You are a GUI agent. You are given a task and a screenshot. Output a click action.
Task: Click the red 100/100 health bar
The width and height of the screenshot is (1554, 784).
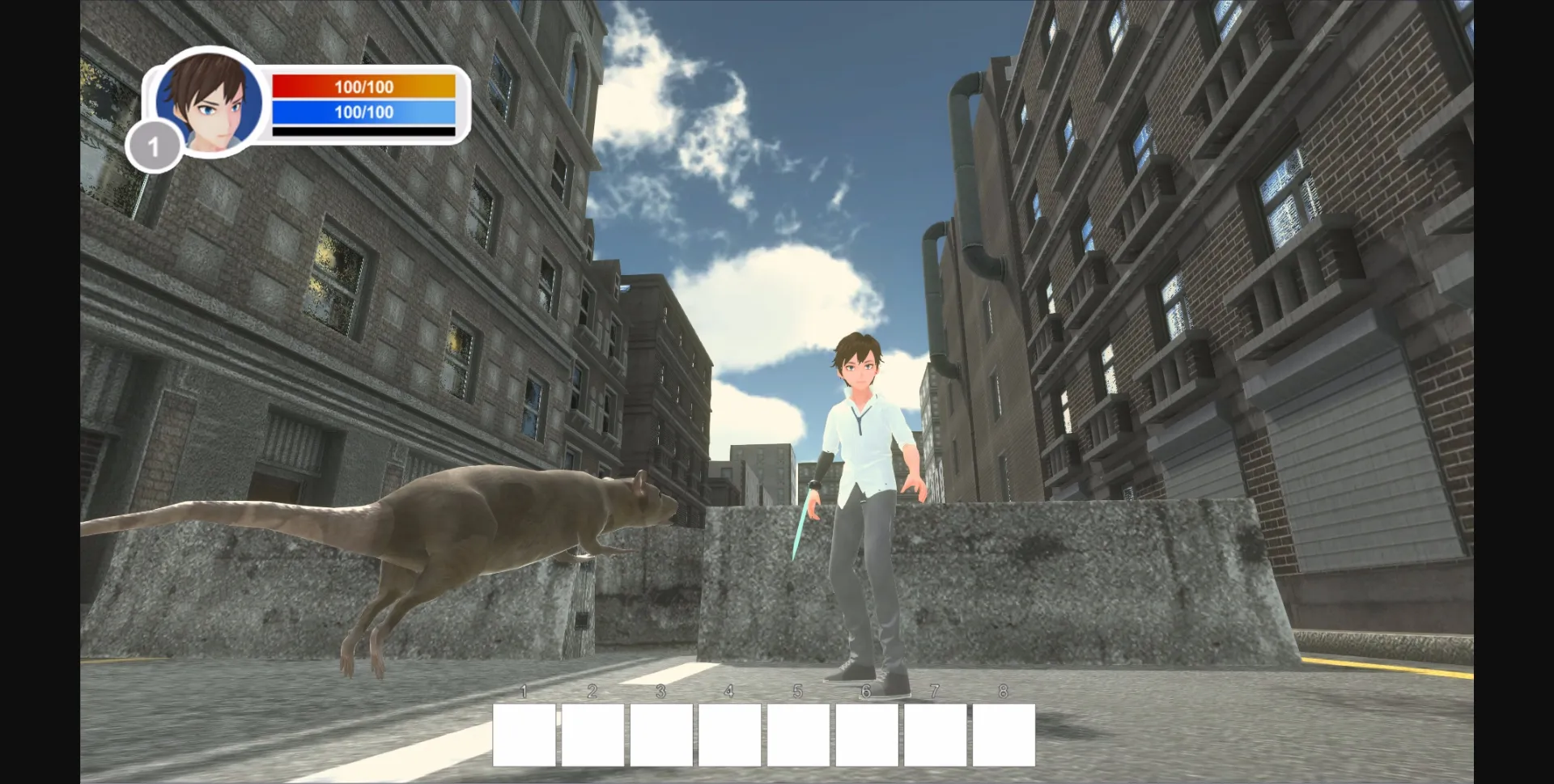pyautogui.click(x=363, y=85)
